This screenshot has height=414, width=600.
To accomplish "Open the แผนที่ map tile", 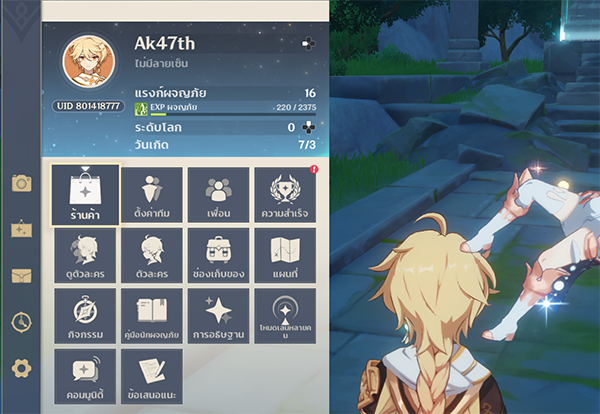I will (285, 254).
